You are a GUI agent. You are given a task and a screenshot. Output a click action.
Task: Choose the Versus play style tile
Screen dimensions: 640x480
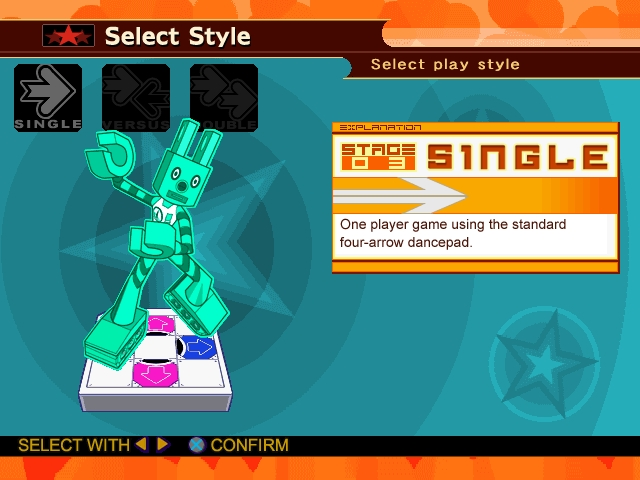[x=136, y=98]
